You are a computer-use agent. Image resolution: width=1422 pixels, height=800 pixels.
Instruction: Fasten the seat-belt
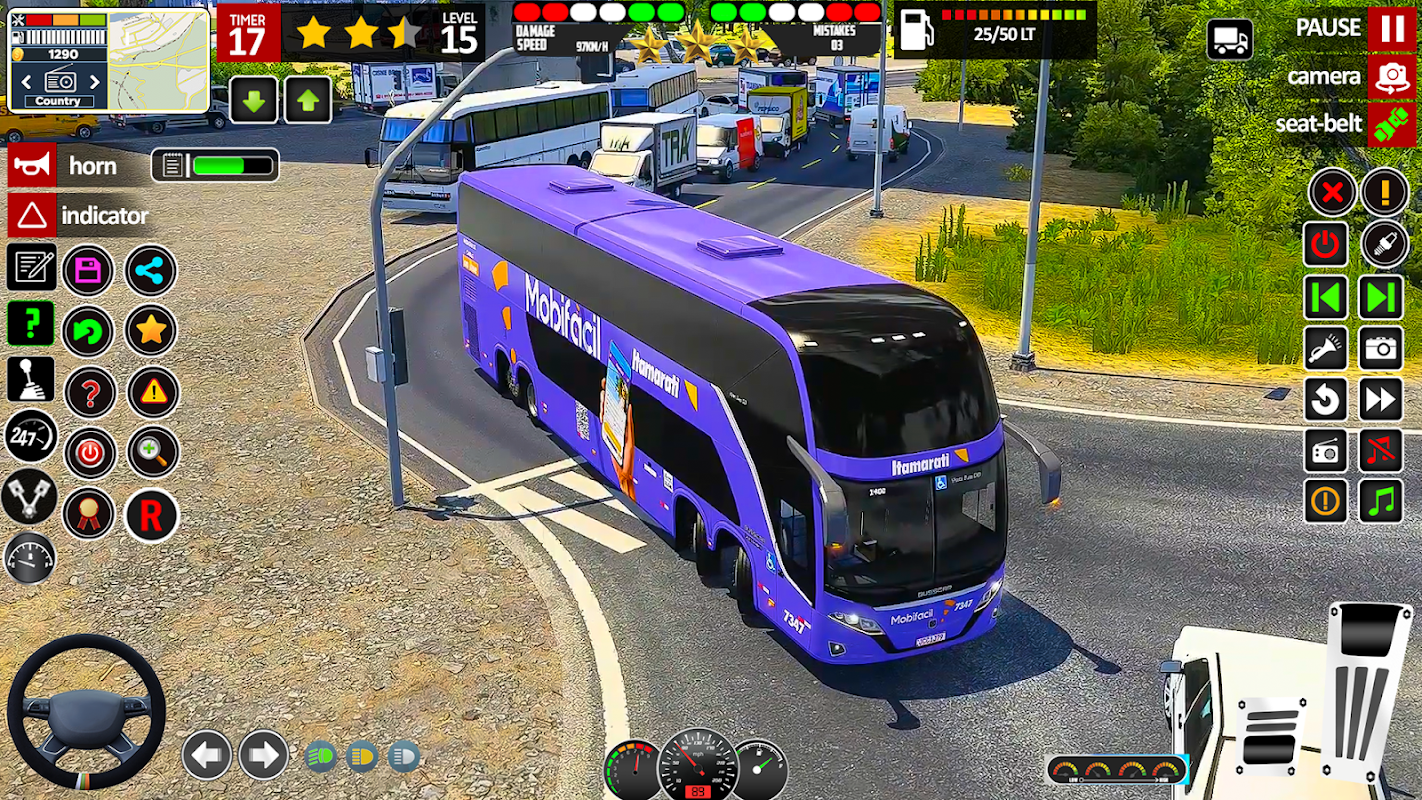(x=1391, y=124)
